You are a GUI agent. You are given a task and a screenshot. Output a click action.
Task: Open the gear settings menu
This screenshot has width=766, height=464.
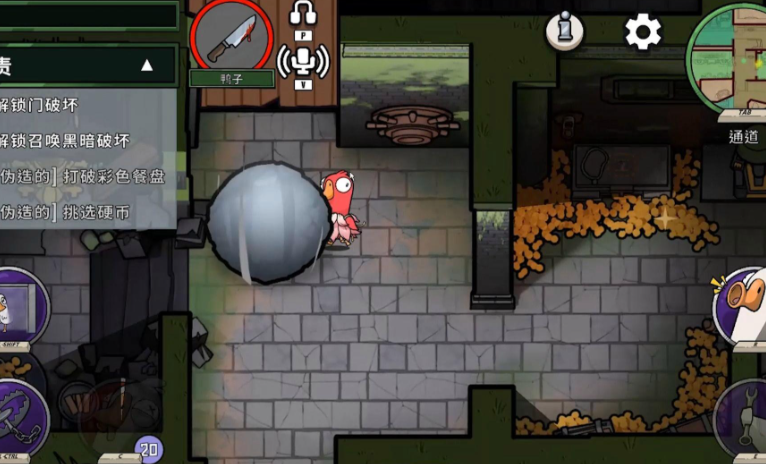642,32
